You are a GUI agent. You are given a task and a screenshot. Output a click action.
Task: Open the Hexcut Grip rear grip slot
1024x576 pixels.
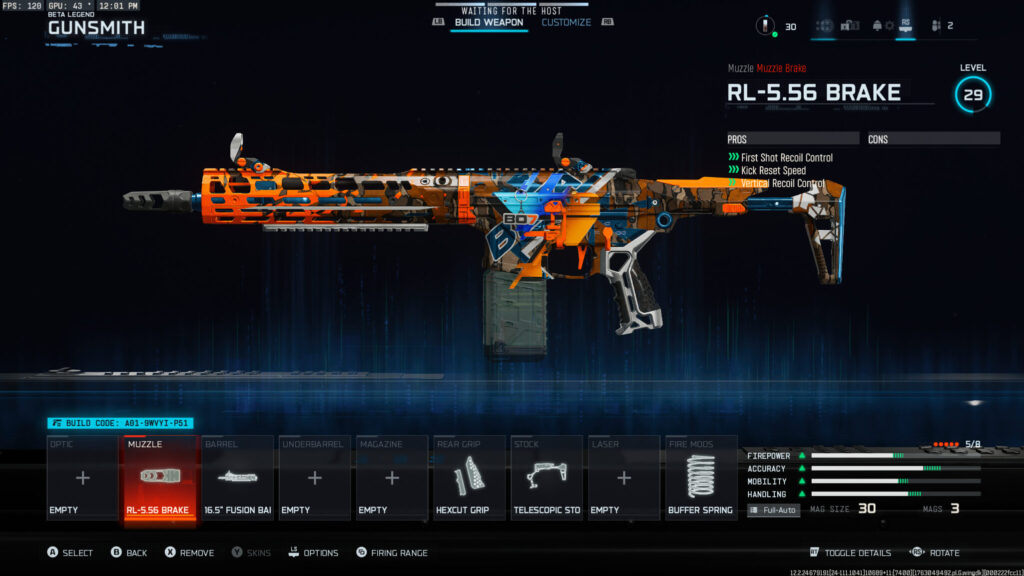469,478
